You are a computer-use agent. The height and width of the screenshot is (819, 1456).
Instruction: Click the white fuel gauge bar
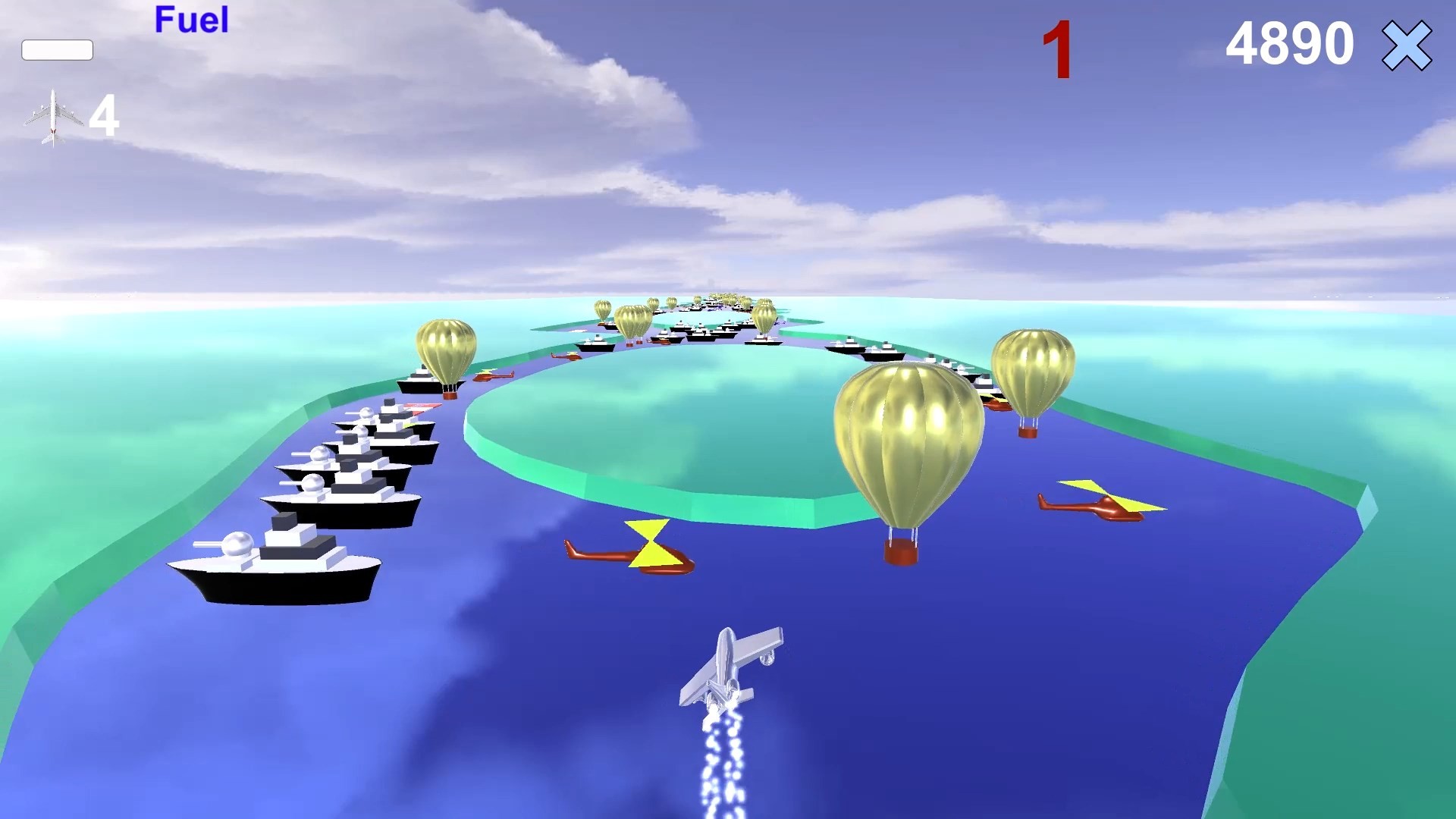coord(58,49)
